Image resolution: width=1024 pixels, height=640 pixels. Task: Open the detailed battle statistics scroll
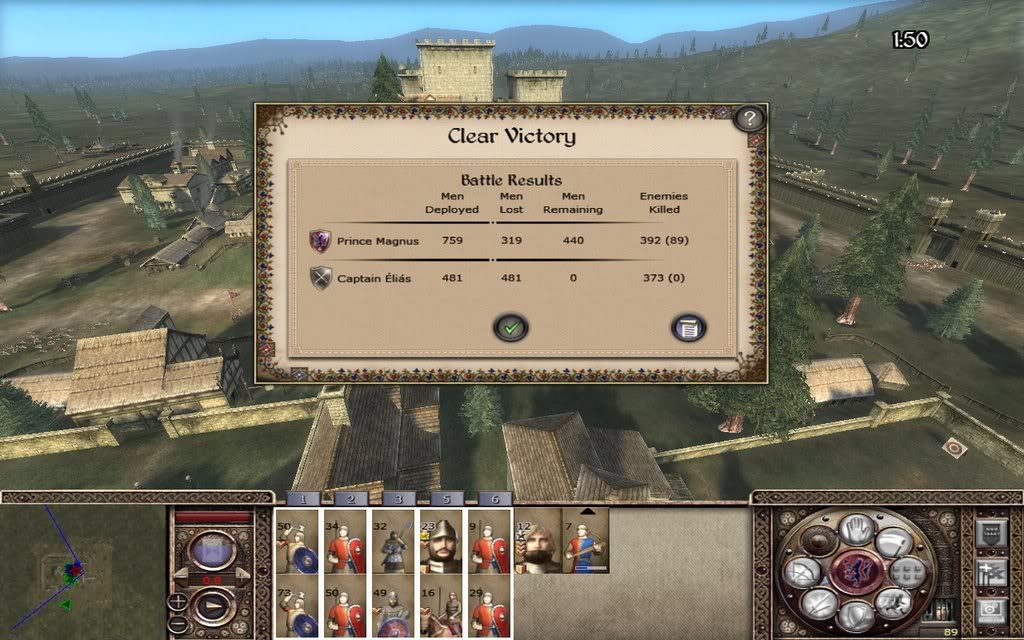pos(689,327)
